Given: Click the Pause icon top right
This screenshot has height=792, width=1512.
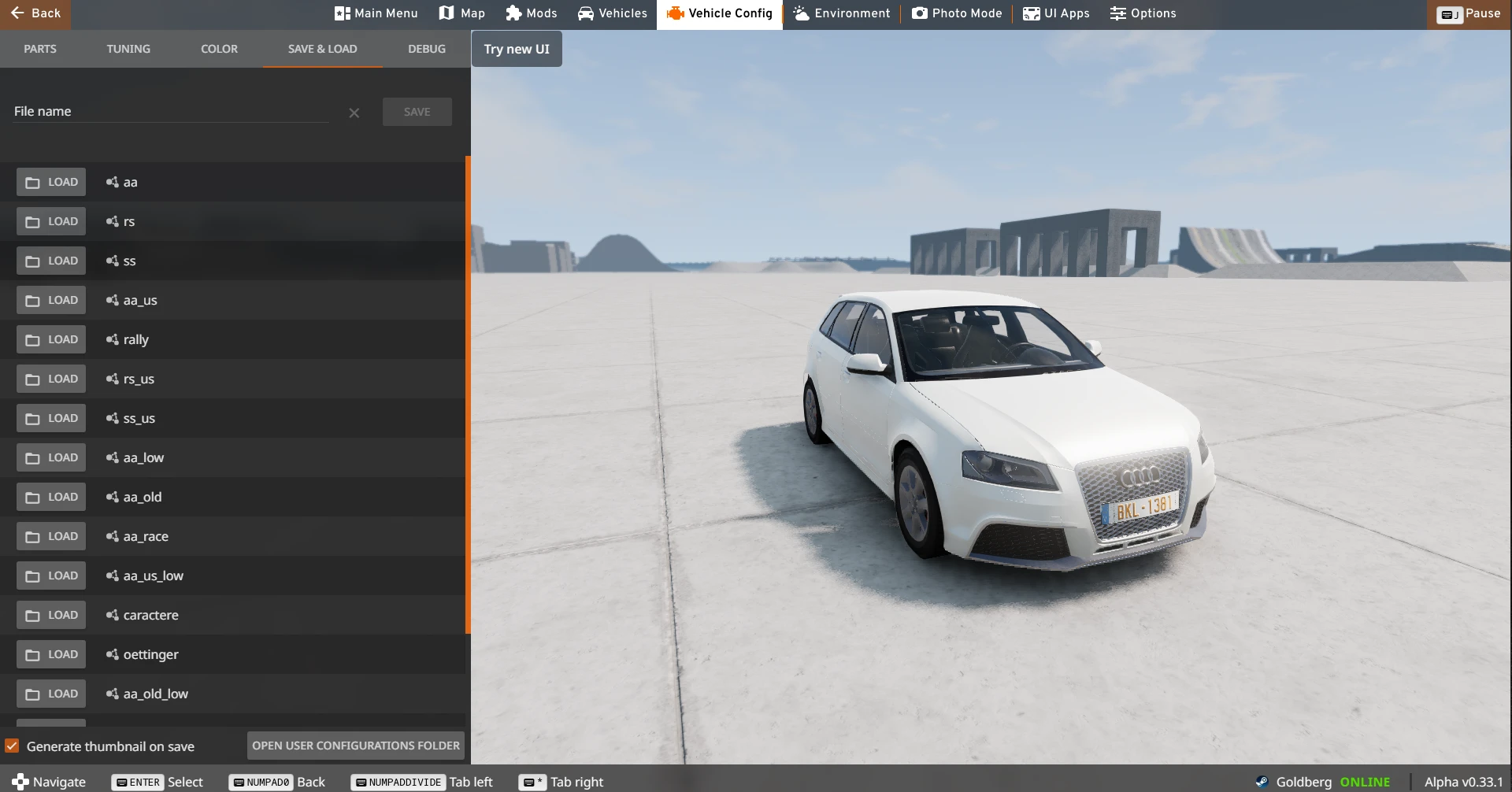Looking at the screenshot, I should [1451, 13].
